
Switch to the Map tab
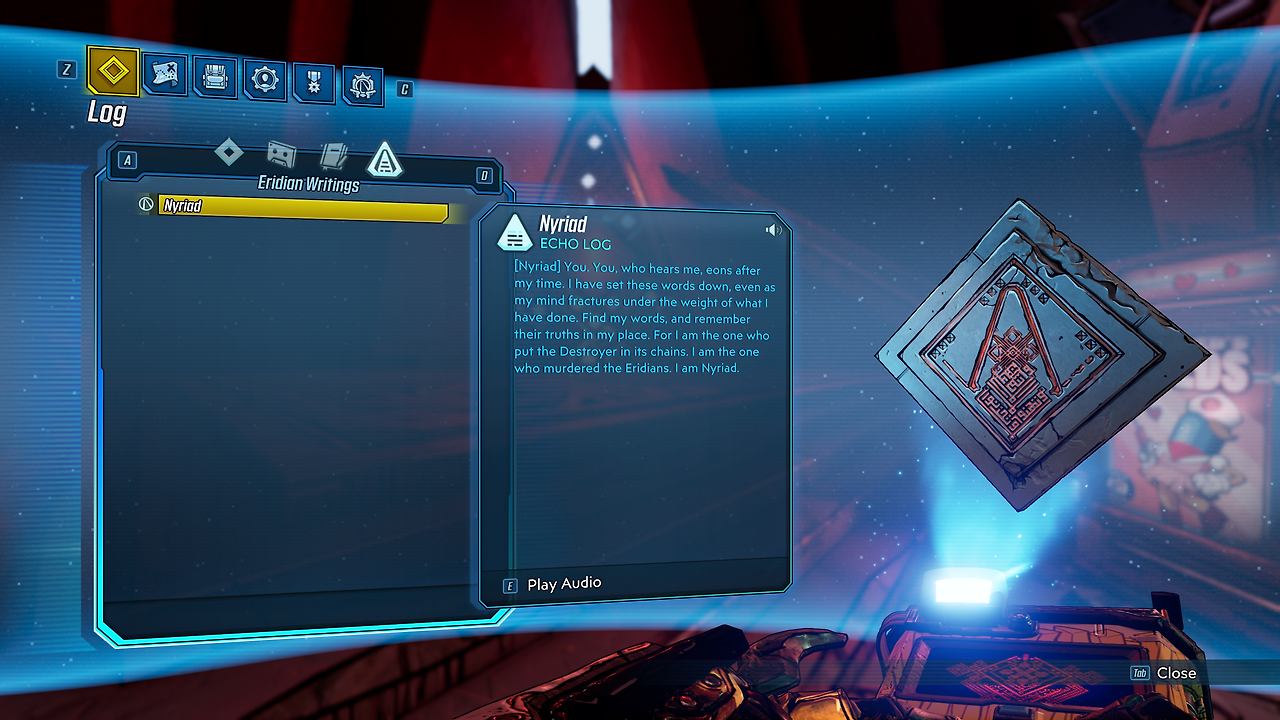coord(165,75)
